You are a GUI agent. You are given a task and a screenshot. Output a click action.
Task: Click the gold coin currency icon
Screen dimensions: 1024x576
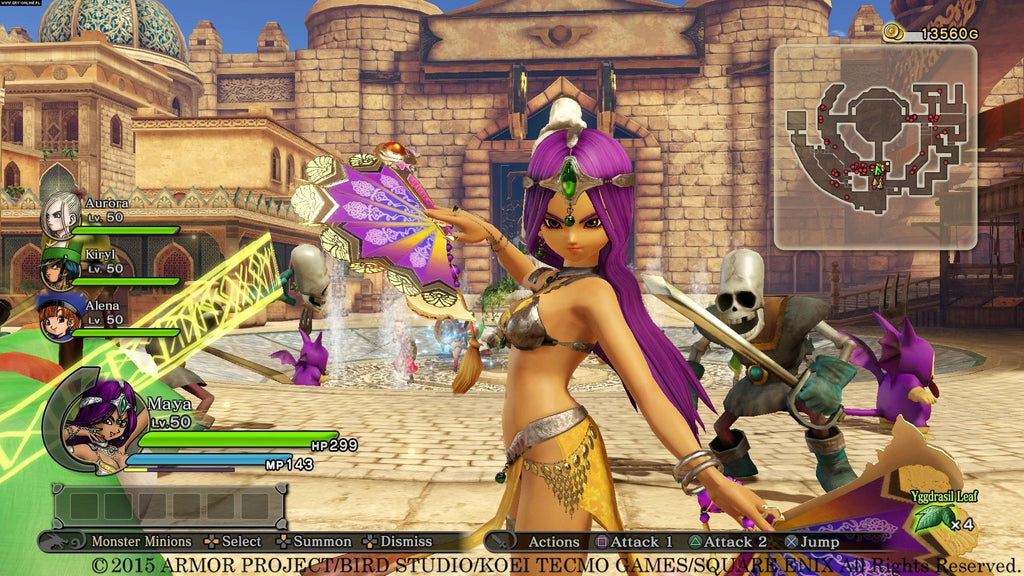click(x=893, y=34)
